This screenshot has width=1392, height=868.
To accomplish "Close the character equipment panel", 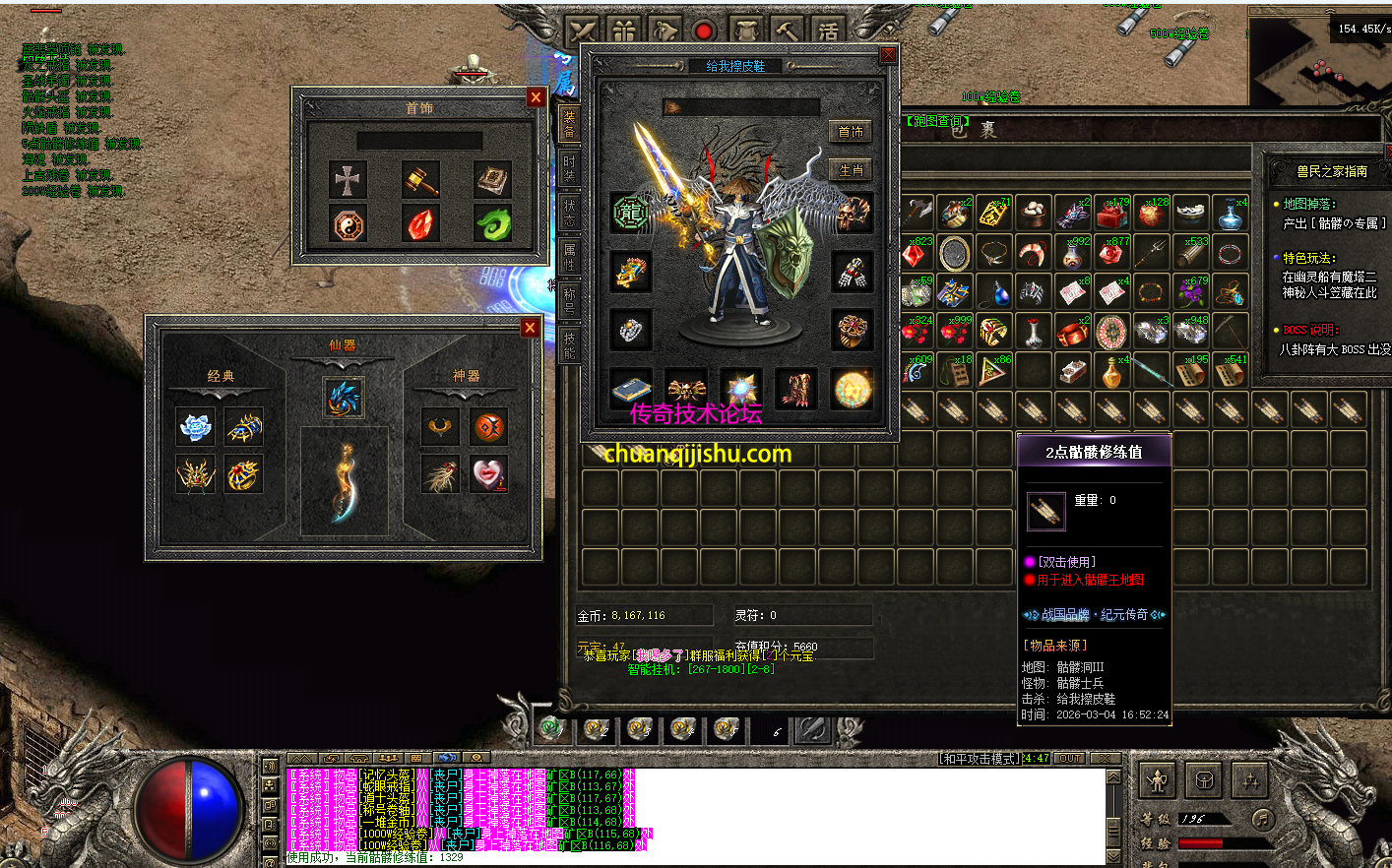I will (888, 55).
